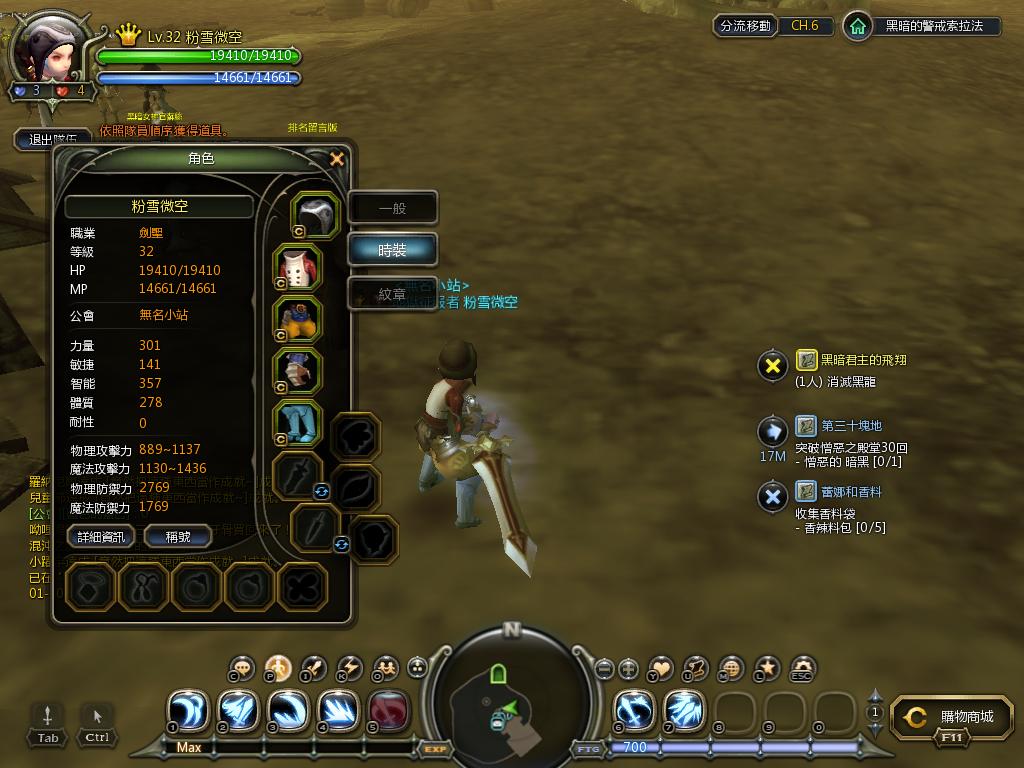
Task: Select the 時裝 costume tab
Action: tap(392, 250)
